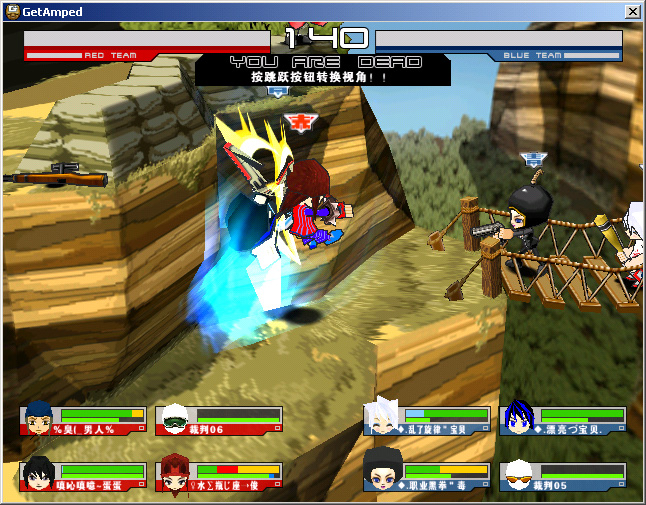Pick the black-haired red team player panel
Image resolution: width=646 pixels, height=505 pixels.
click(x=82, y=476)
